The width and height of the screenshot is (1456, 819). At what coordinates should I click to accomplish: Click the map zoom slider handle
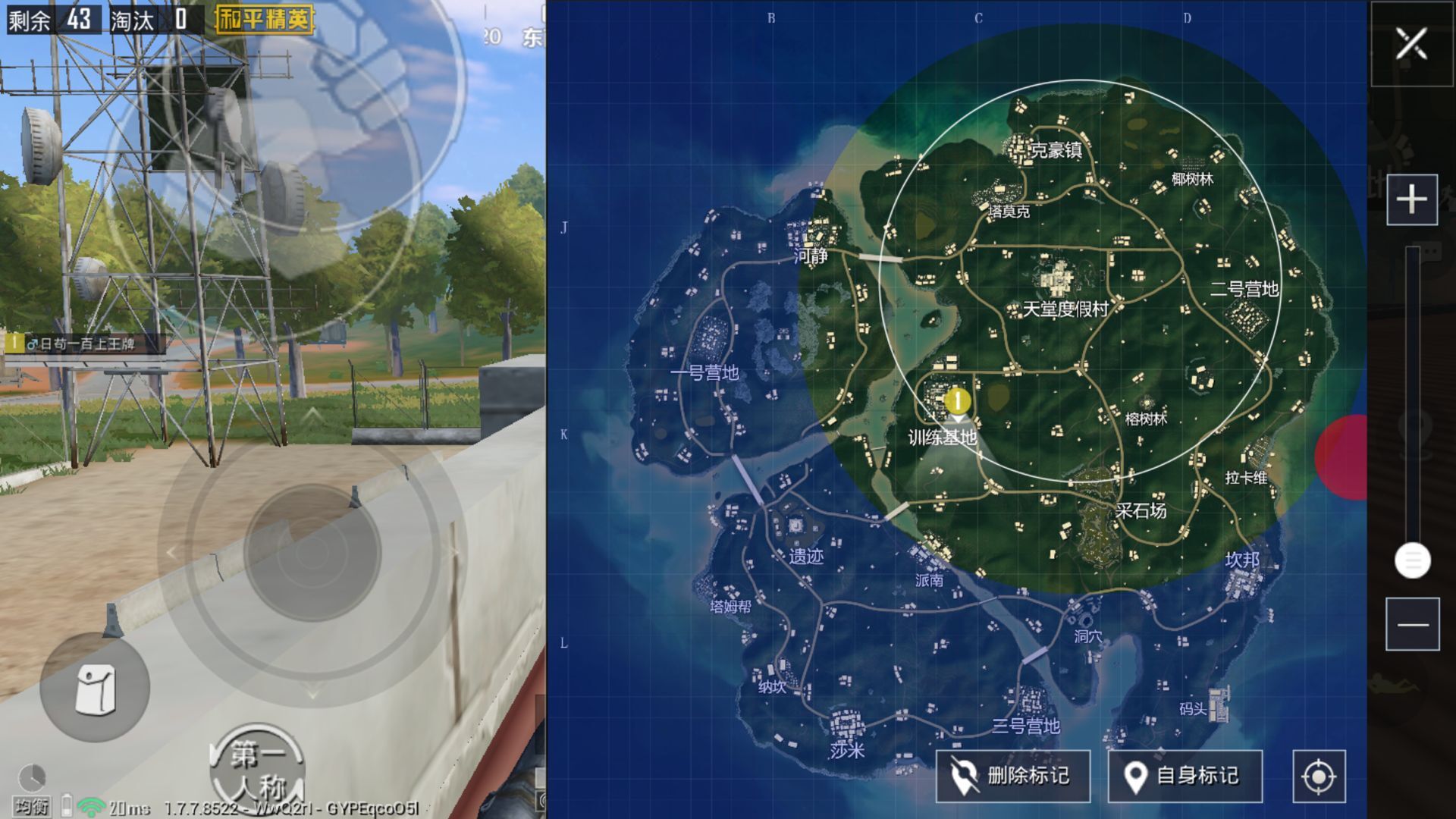coord(1412,561)
